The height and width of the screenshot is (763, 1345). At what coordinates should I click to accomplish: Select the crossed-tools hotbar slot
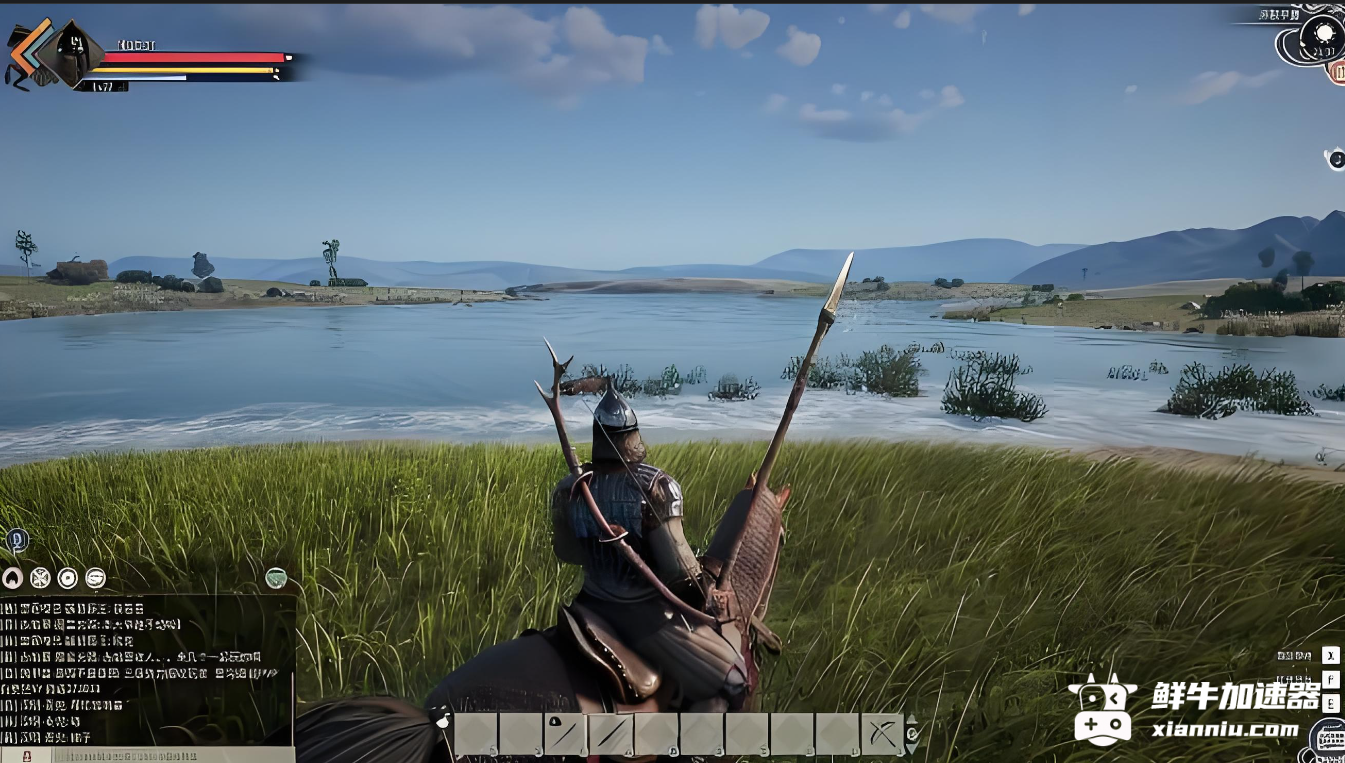881,734
